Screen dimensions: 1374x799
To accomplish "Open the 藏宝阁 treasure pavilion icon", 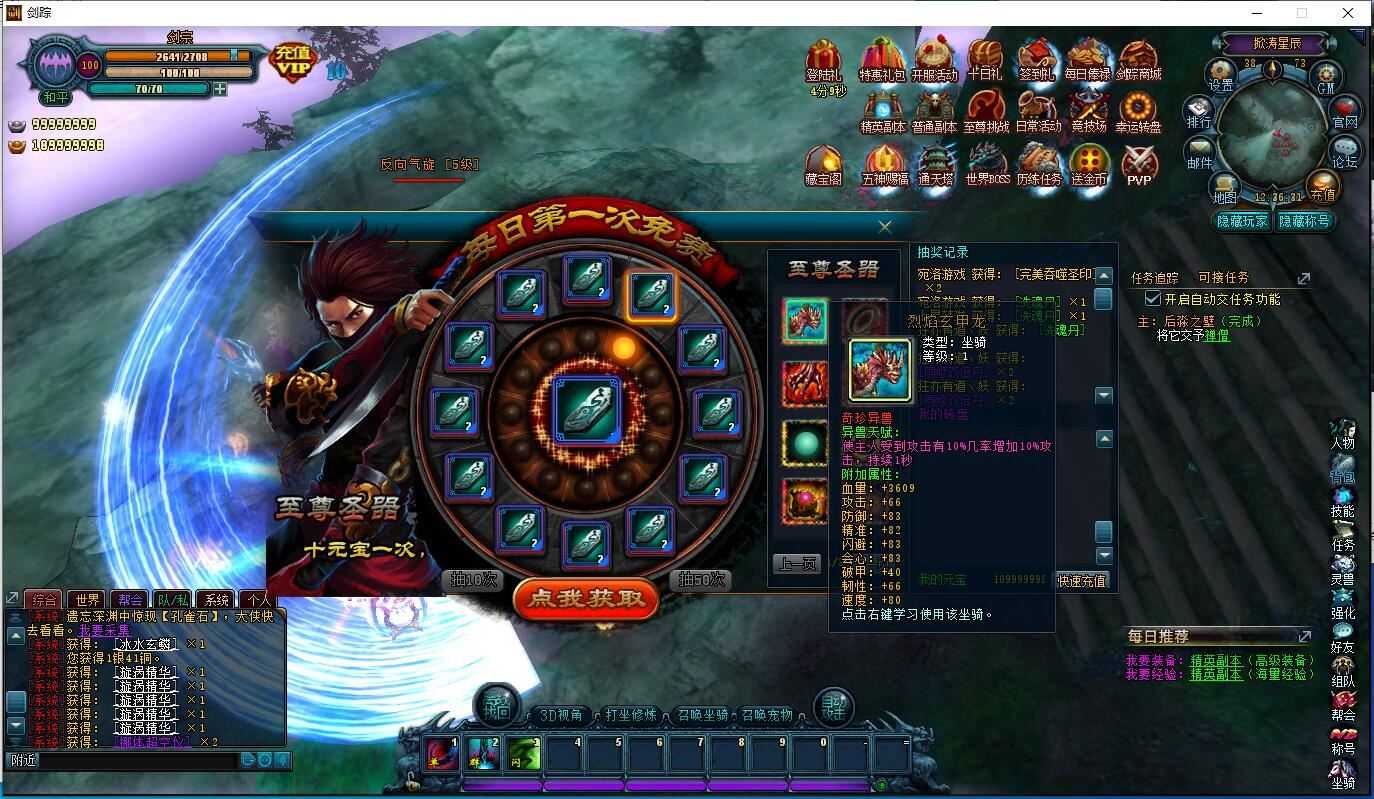I will point(823,163).
